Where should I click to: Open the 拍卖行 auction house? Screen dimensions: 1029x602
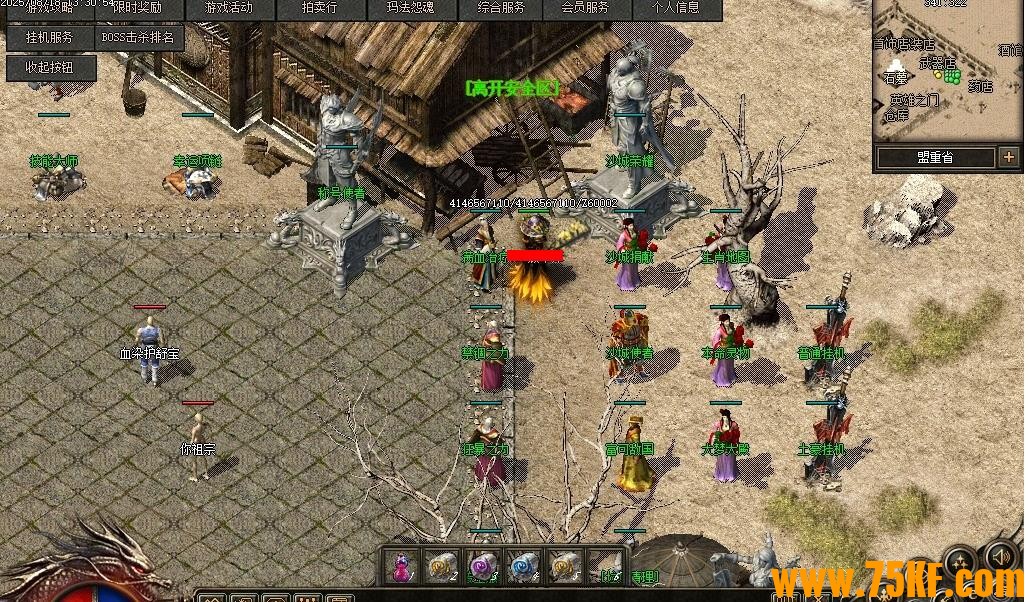(319, 8)
